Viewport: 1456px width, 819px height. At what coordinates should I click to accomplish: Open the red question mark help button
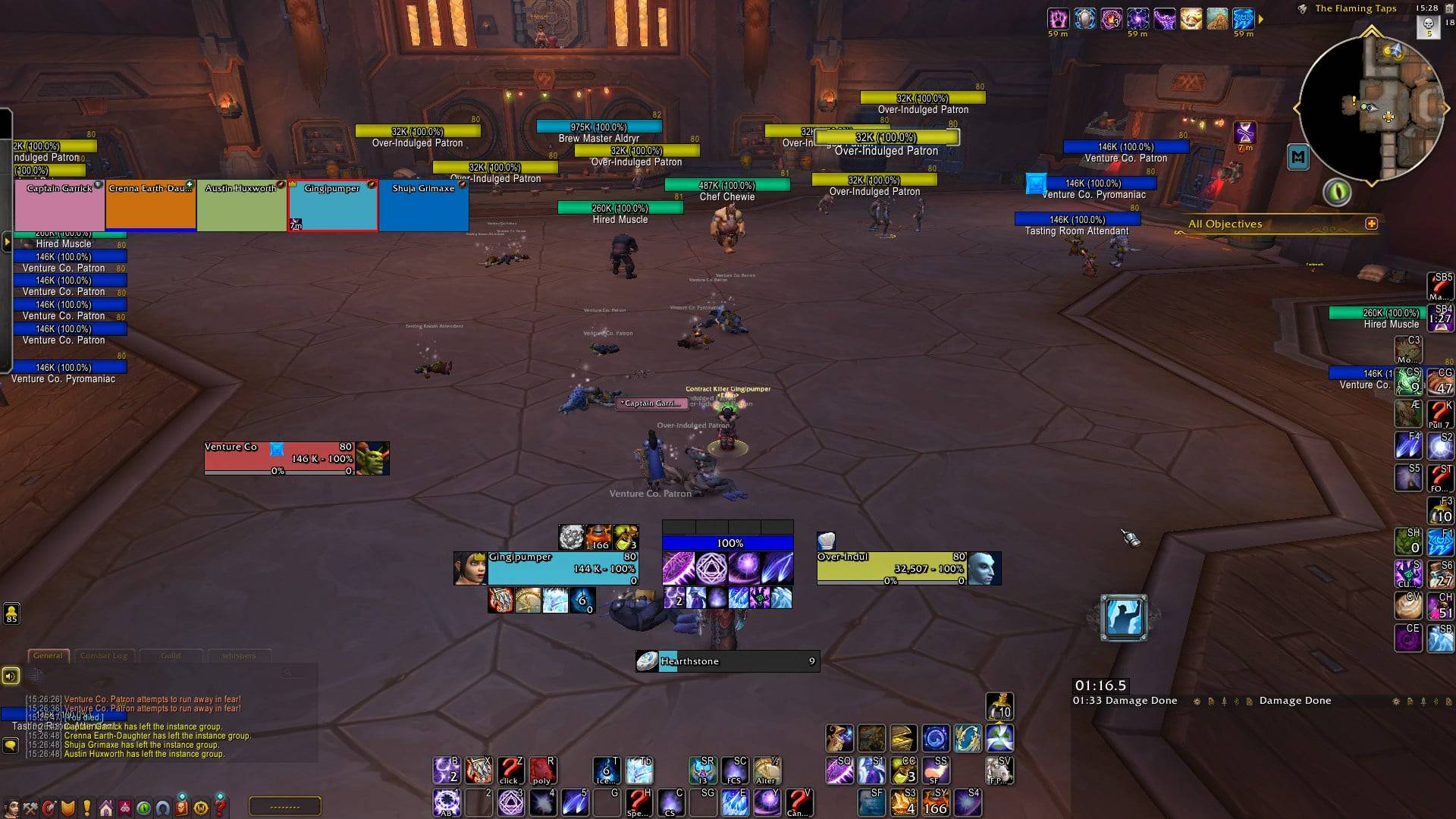pyautogui.click(x=220, y=808)
